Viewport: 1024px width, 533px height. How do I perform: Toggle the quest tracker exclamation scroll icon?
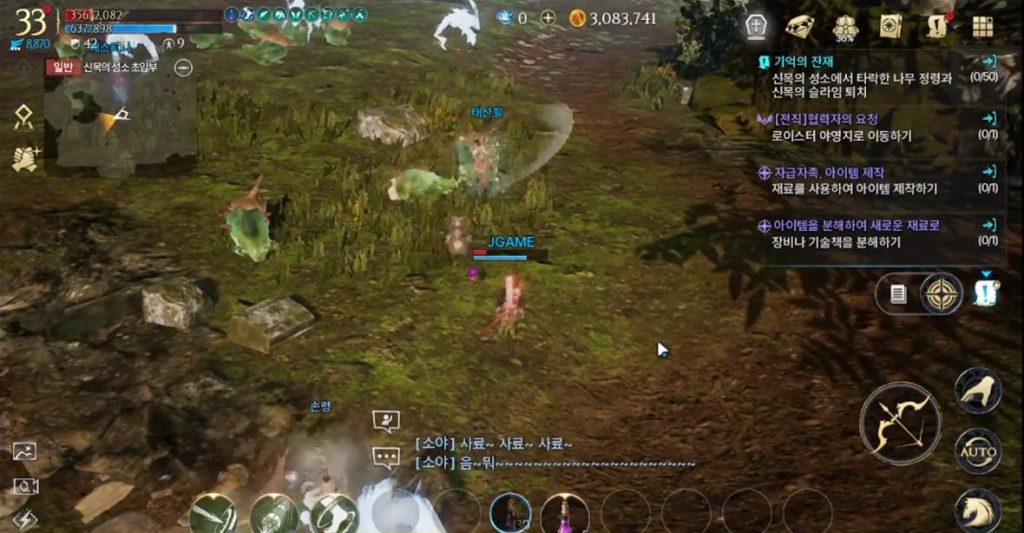[x=986, y=292]
